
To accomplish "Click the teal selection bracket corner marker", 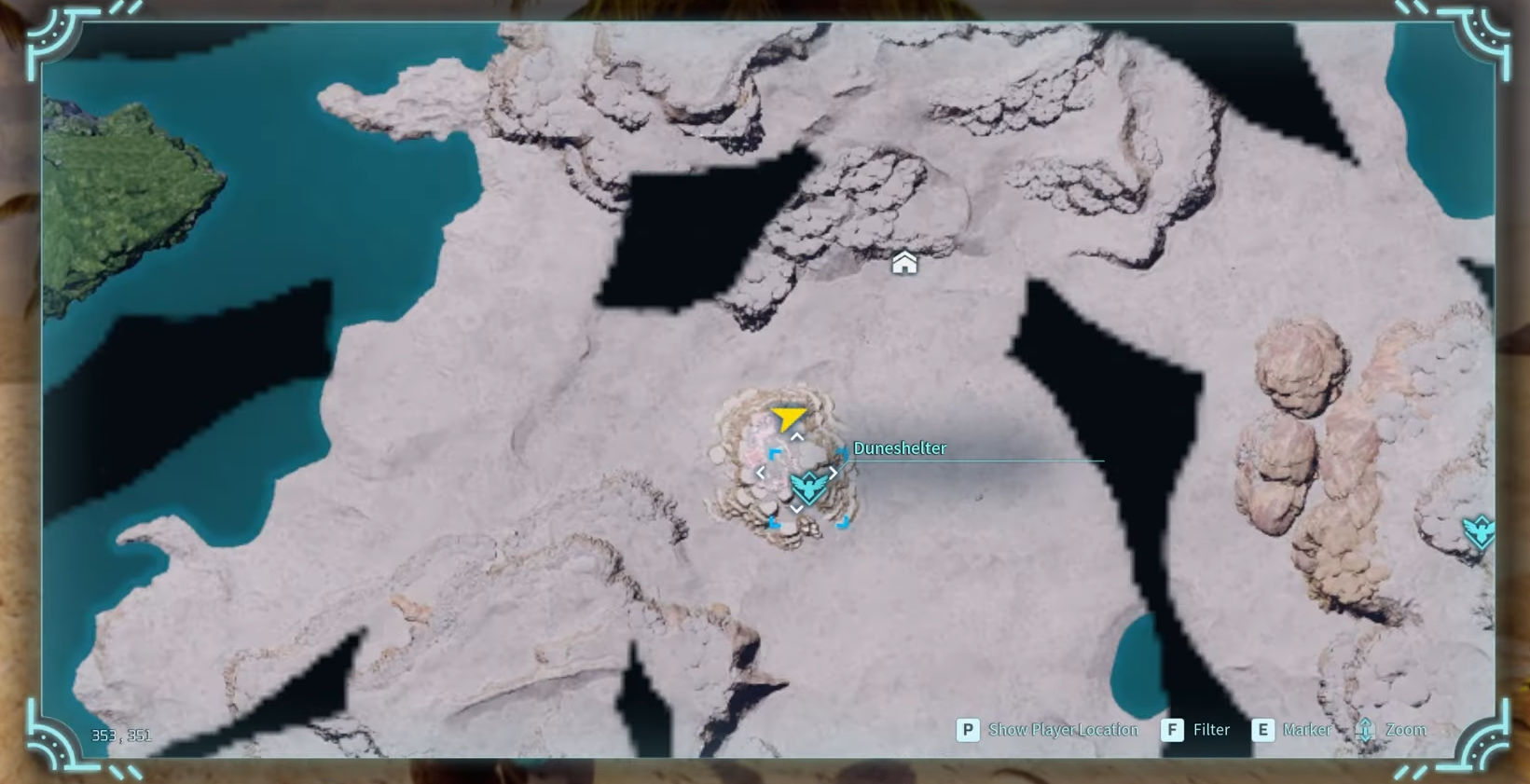I will pos(774,454).
